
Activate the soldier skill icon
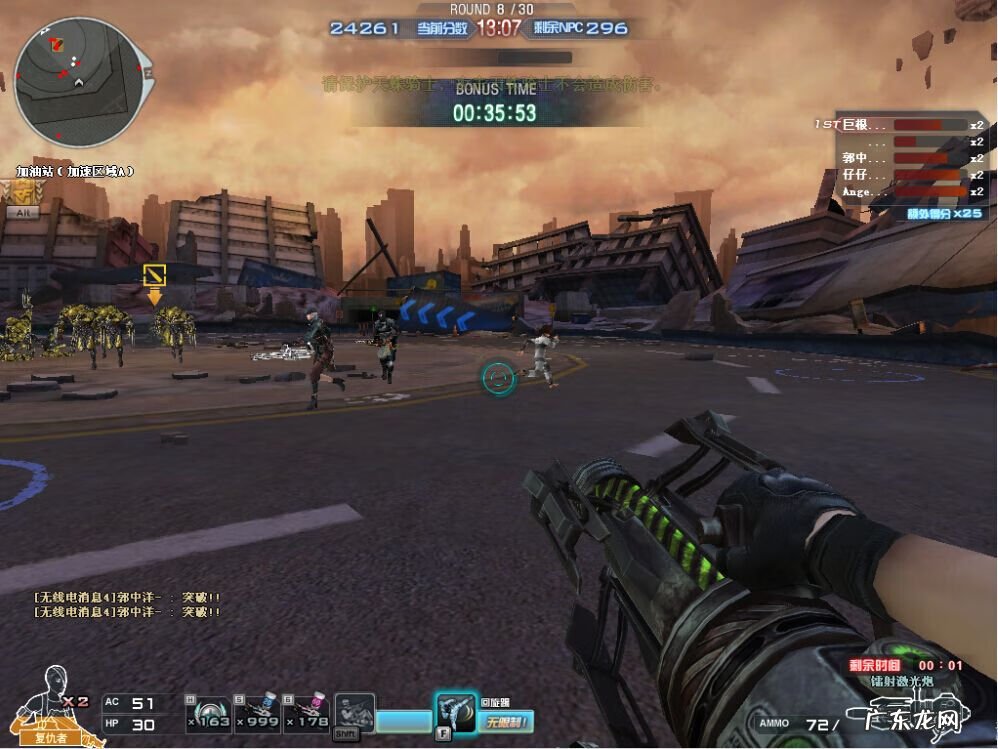pos(354,713)
